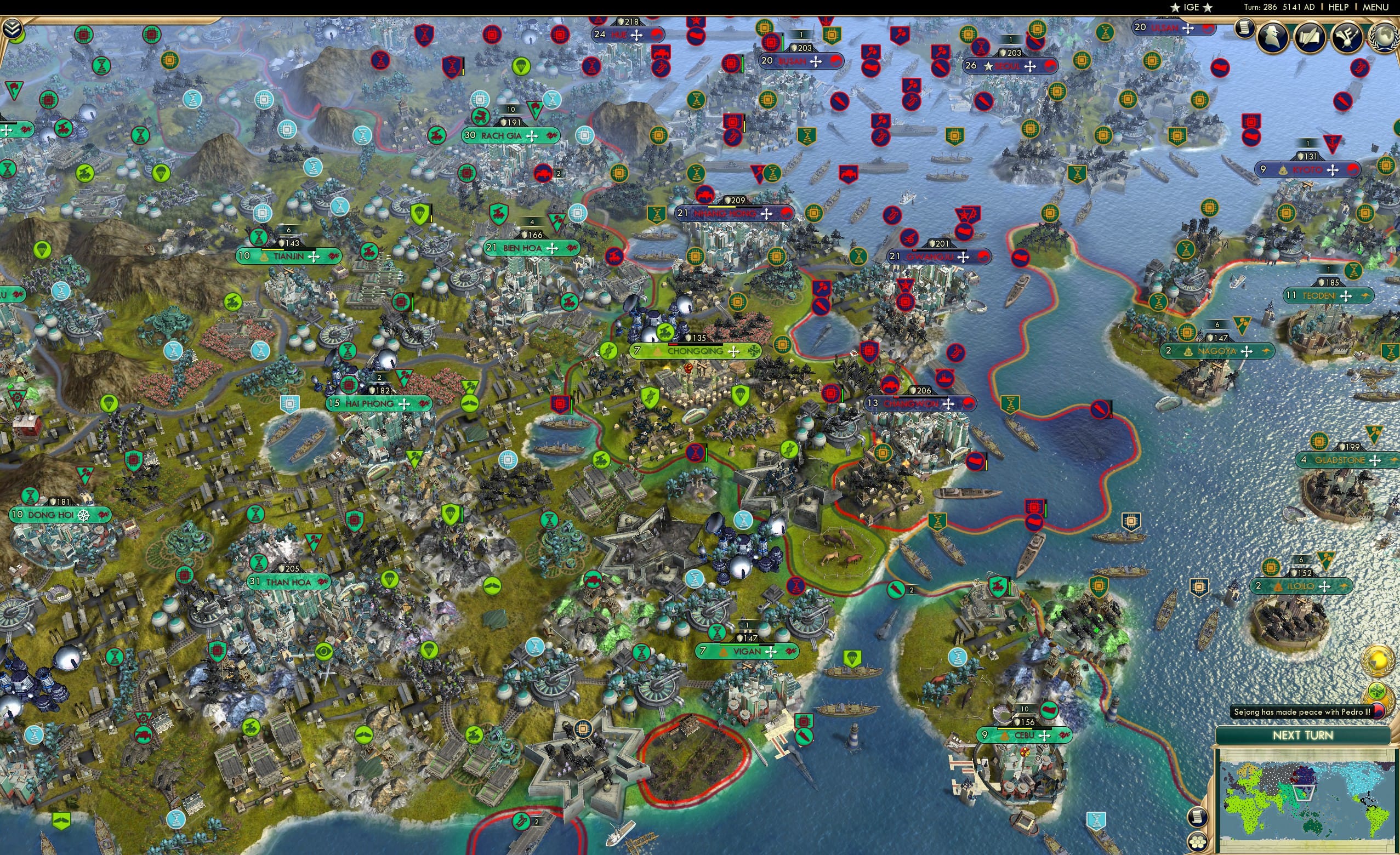The height and width of the screenshot is (855, 1400).
Task: Click the Korean flag icon on the peace notification
Action: 1379,711
